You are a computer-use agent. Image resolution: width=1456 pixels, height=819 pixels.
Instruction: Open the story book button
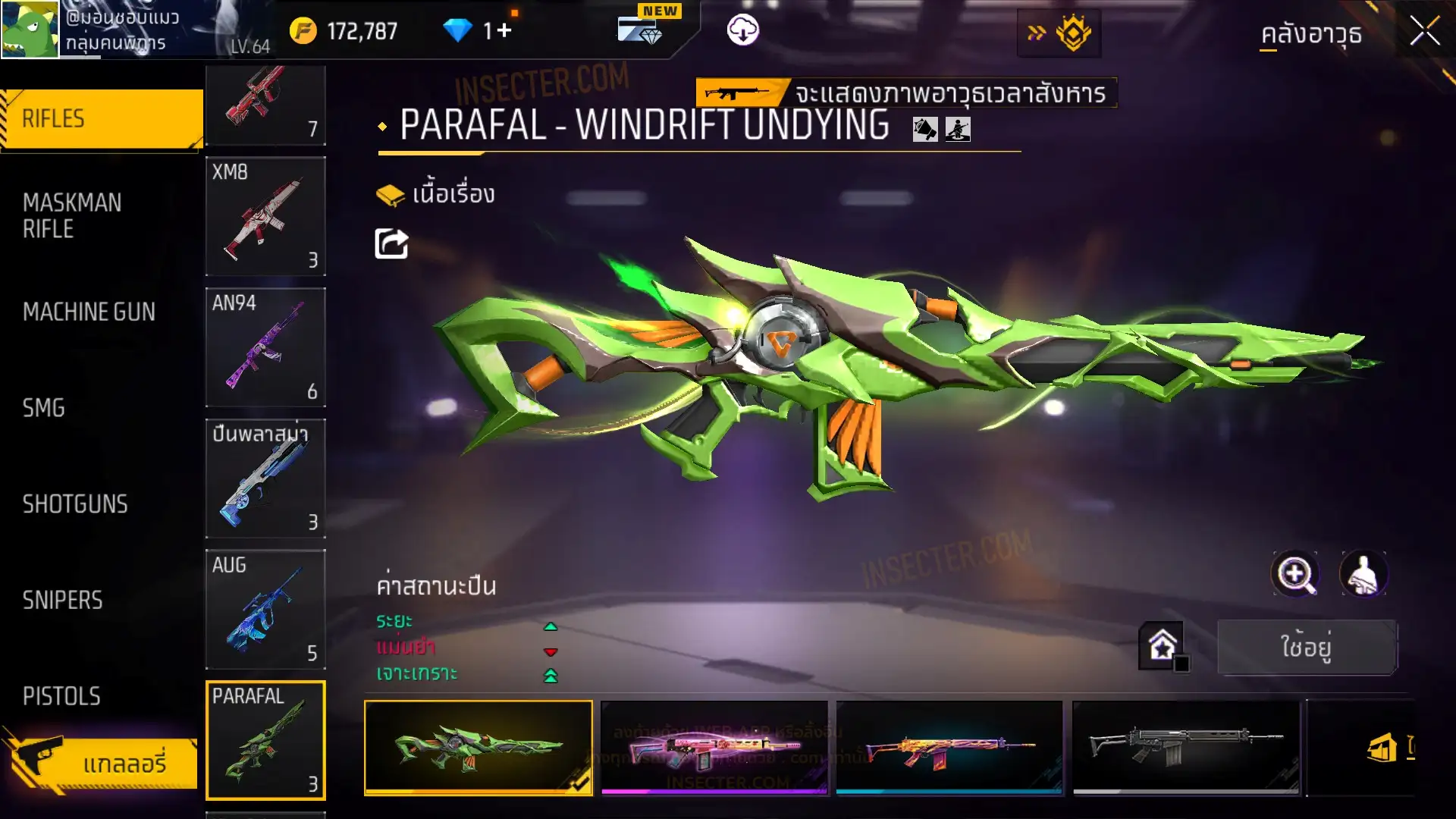(x=435, y=195)
